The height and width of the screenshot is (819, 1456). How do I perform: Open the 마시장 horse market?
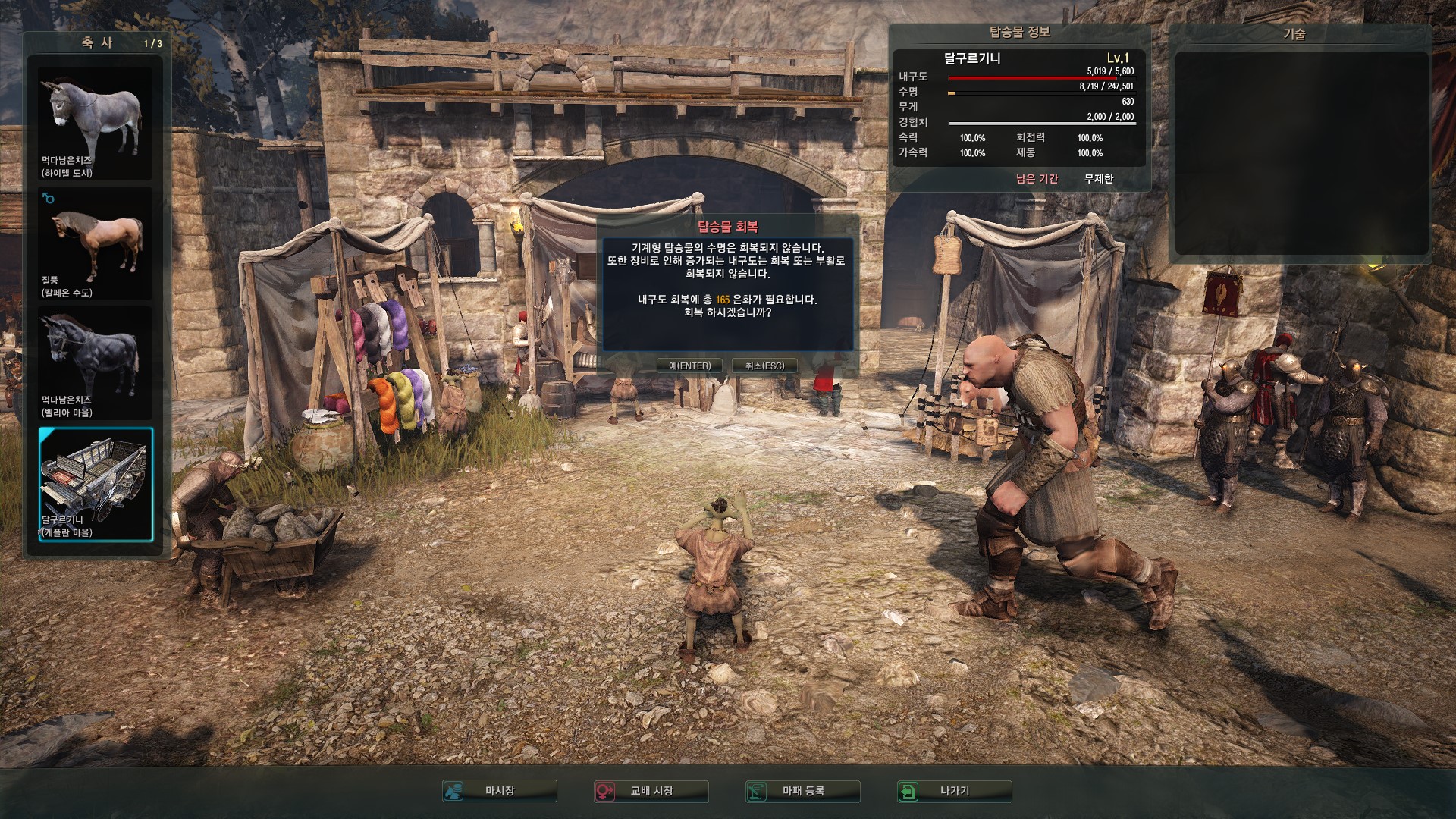click(500, 791)
